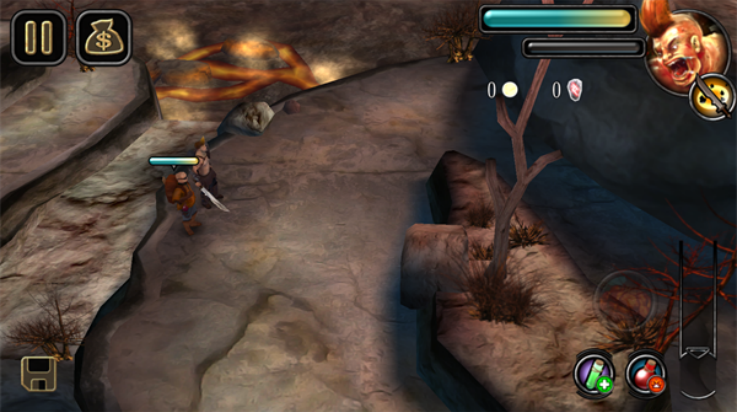Use the red rage potion
Viewport: 737px width, 412px height.
pyautogui.click(x=645, y=374)
